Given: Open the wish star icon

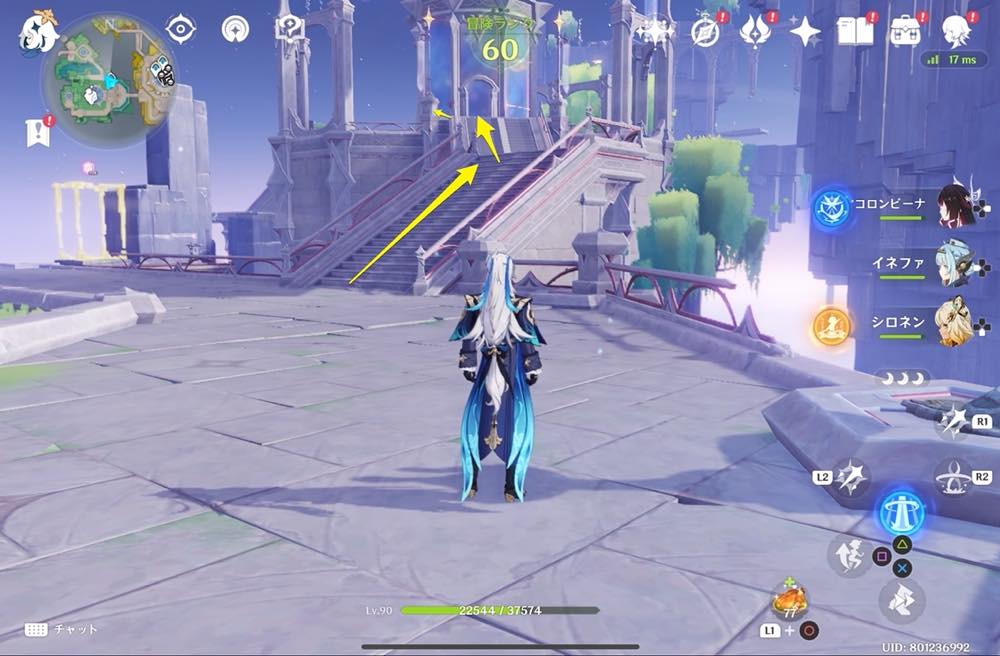Looking at the screenshot, I should 655,31.
